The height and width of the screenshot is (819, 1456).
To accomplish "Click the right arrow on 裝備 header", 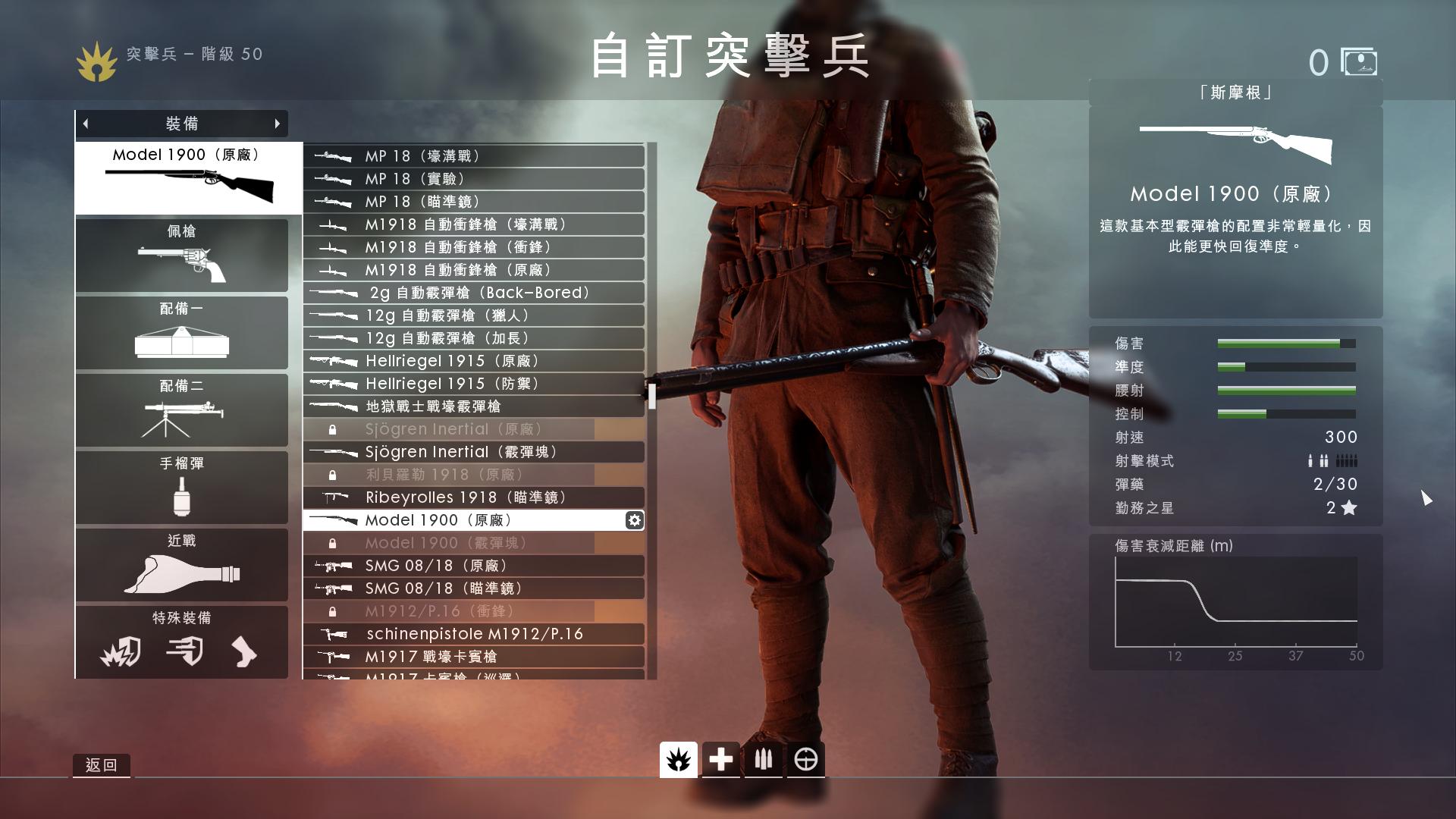I will click(x=277, y=124).
